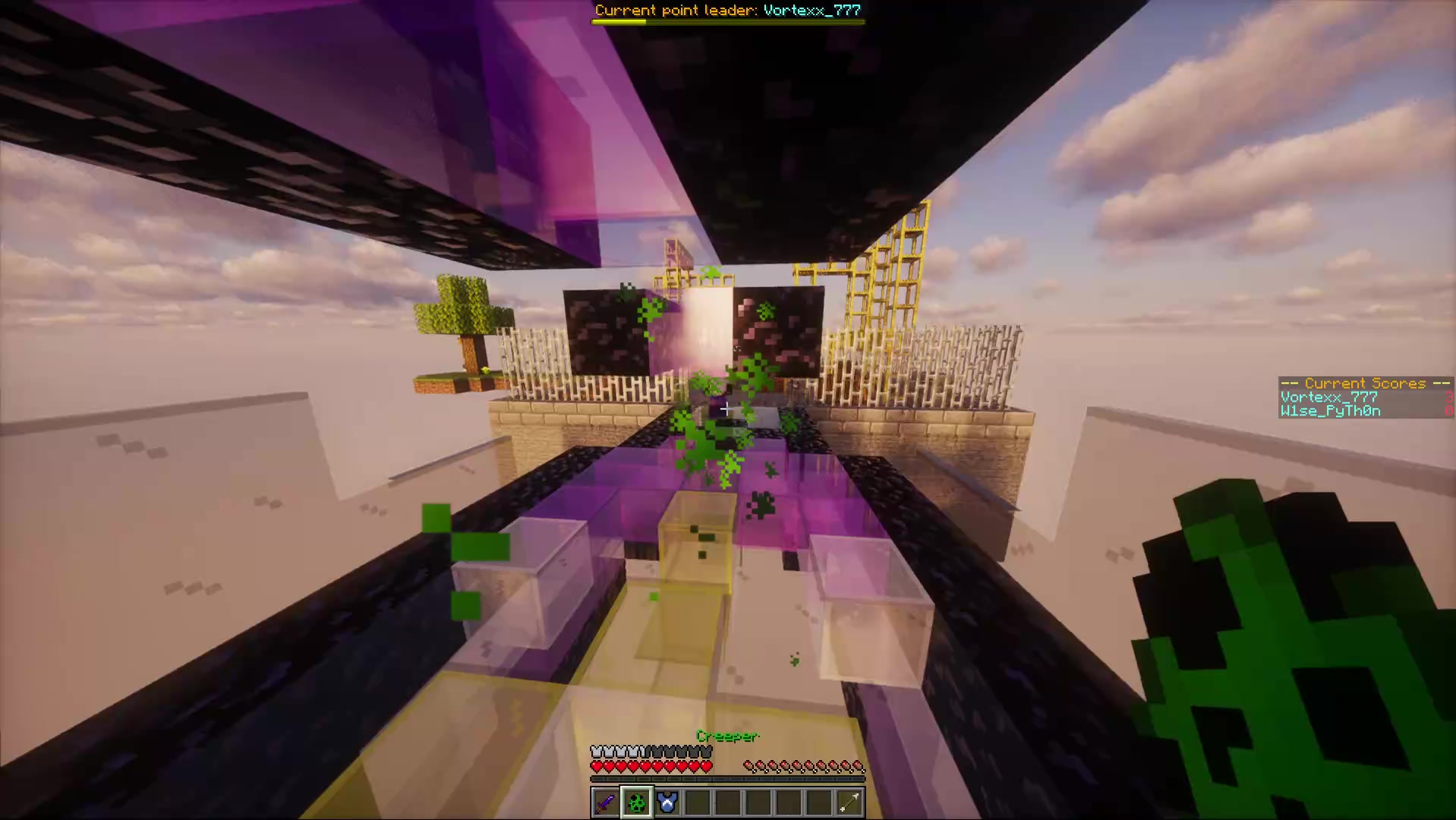Screen dimensions: 1456x820
Task: Click the red score number beside Vortexx_777
Action: 1451,396
